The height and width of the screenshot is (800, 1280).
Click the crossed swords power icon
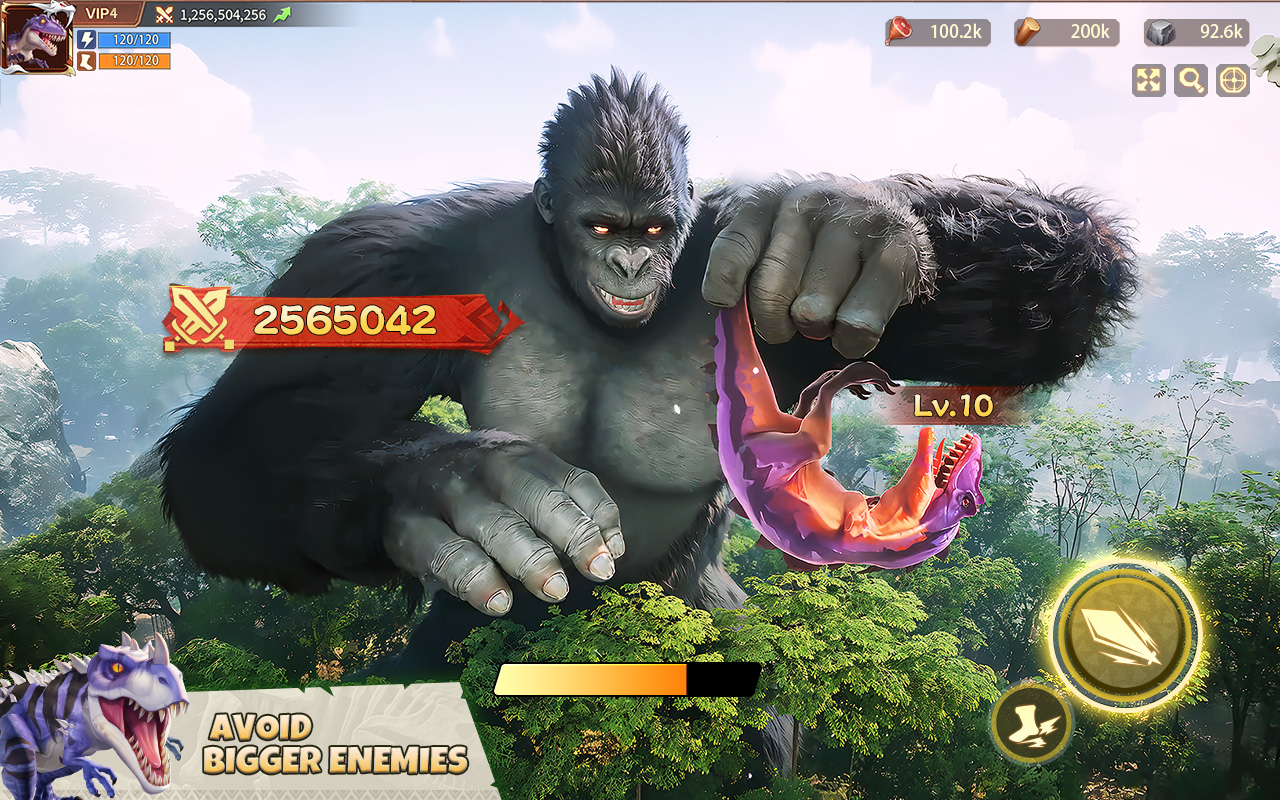[x=165, y=16]
